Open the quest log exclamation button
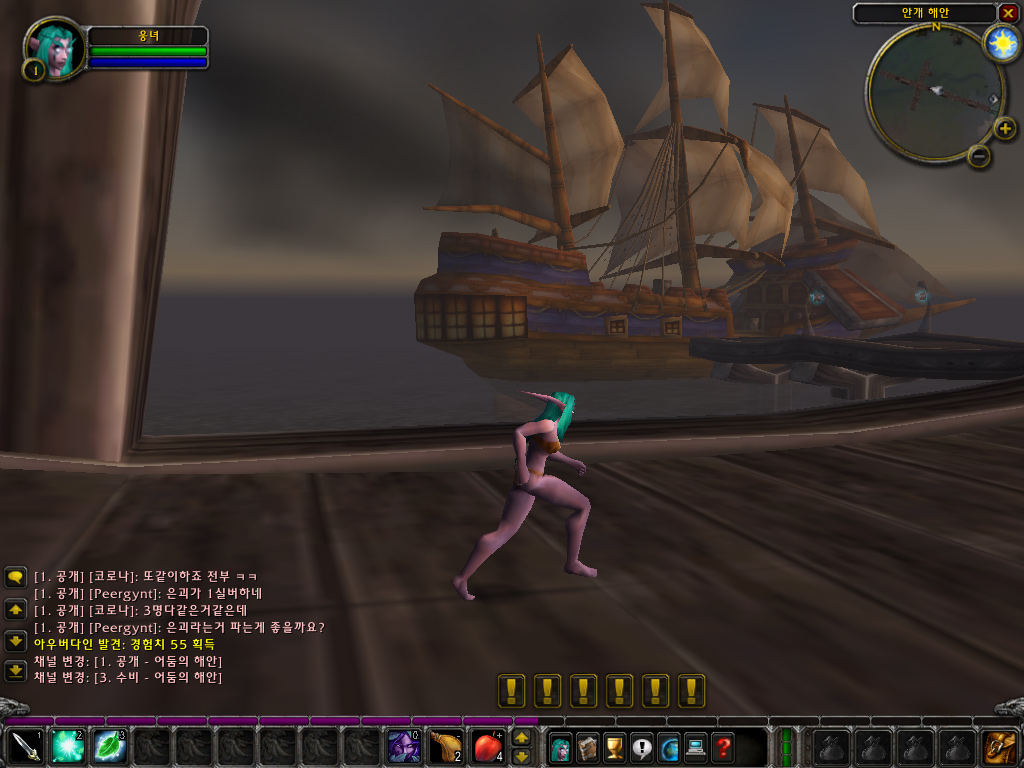 (642, 747)
